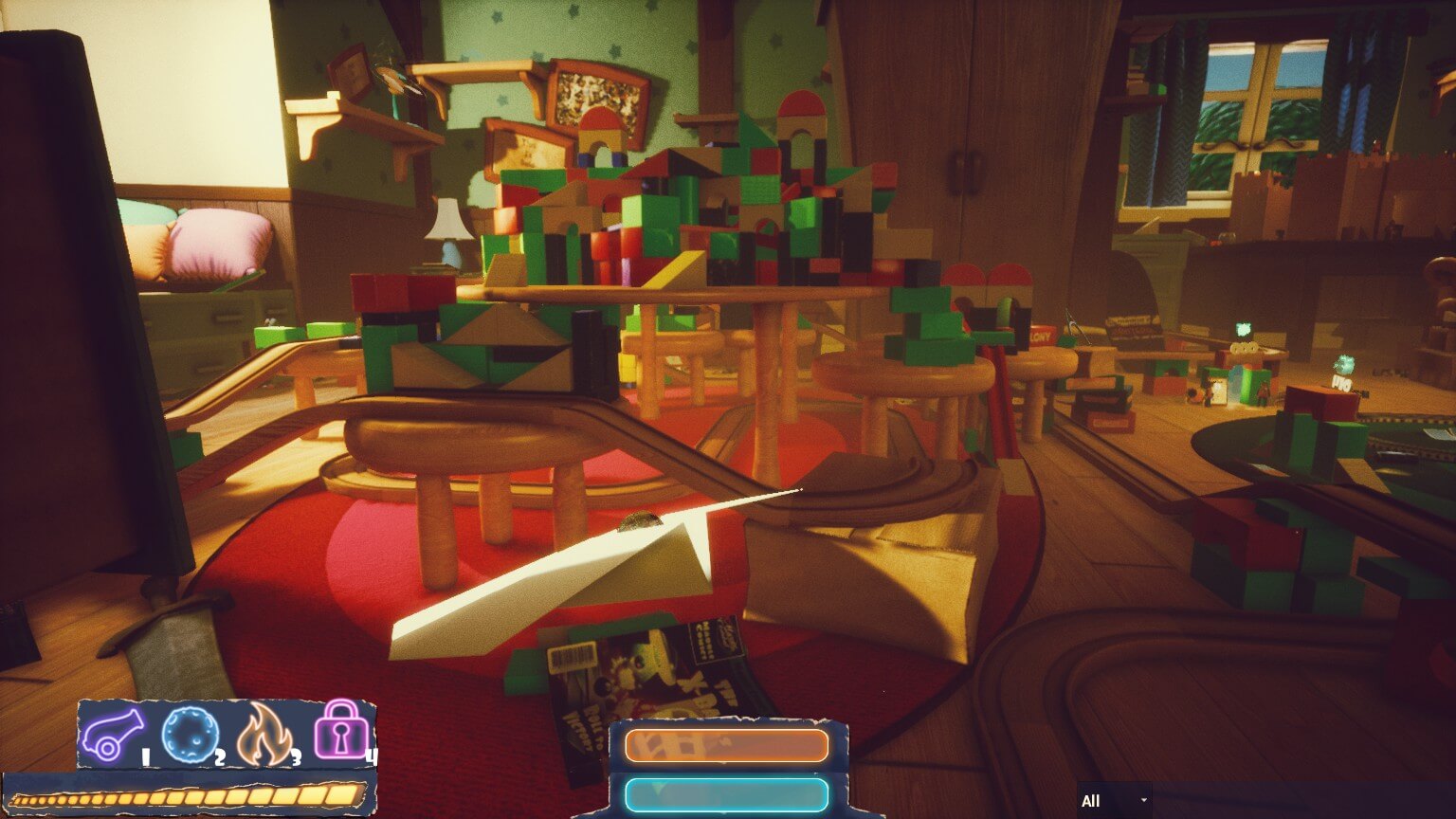
Task: Select the cannonball orb in hotbar slot 2
Action: click(x=190, y=735)
